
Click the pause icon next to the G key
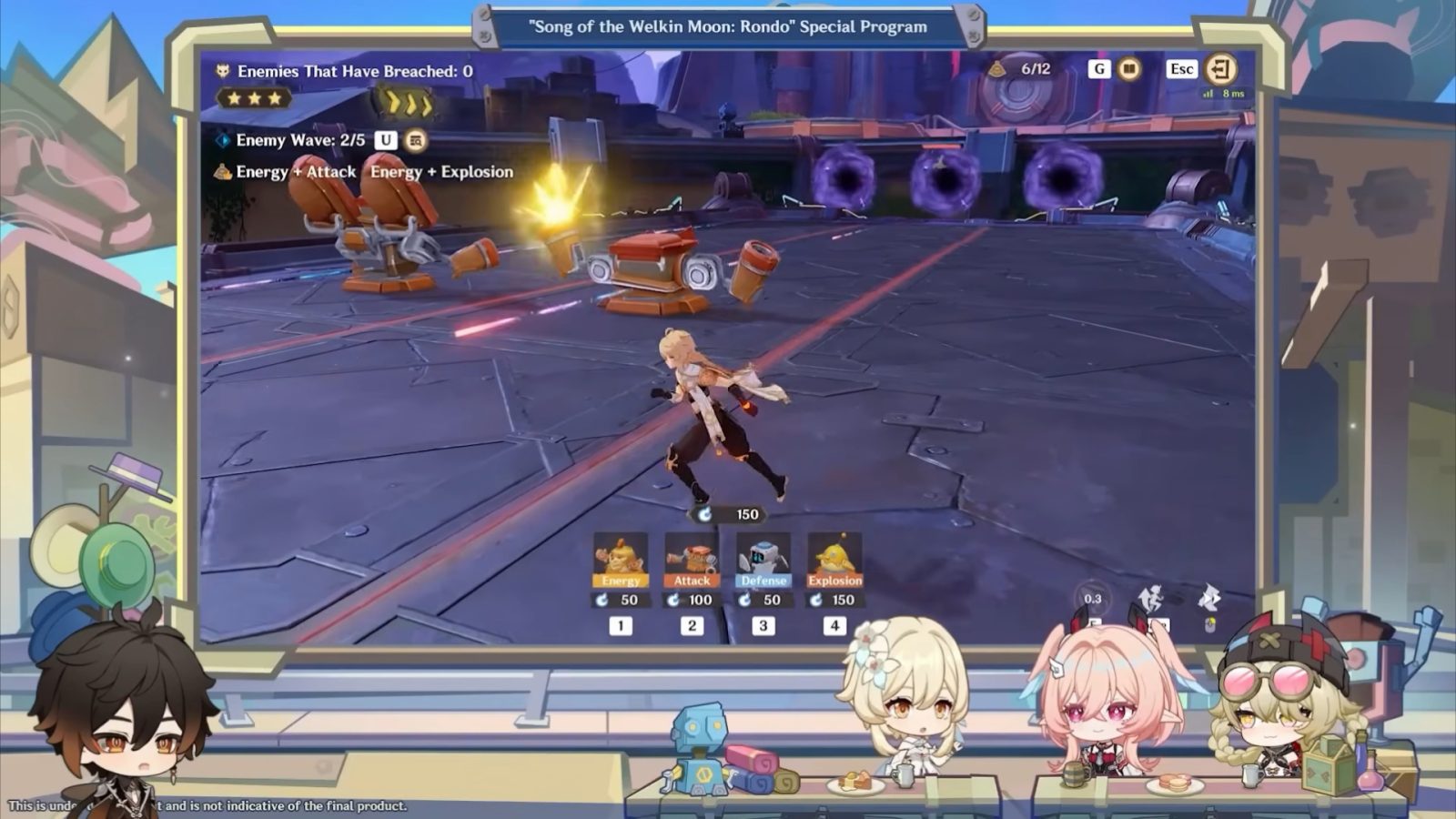1128,68
